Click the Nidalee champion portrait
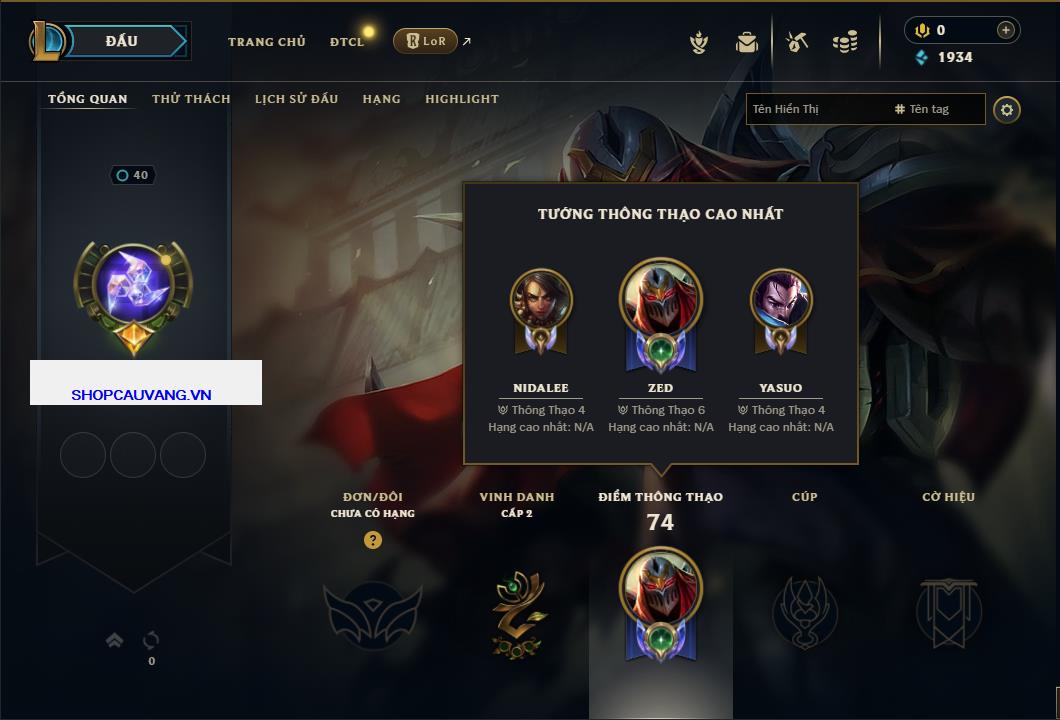This screenshot has height=720, width=1060. tap(541, 300)
